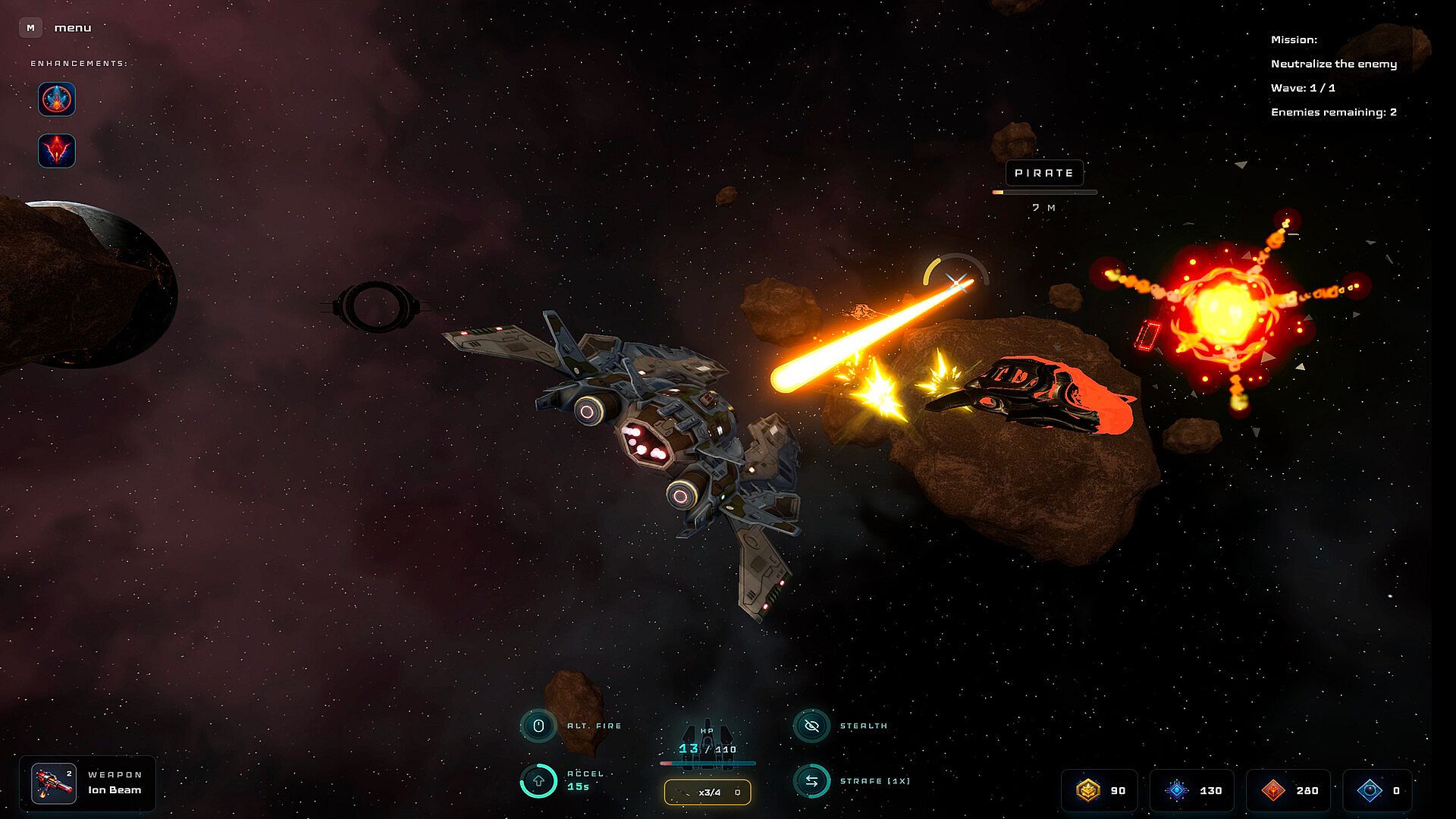Click the gold hexagon currency icon

[1088, 790]
